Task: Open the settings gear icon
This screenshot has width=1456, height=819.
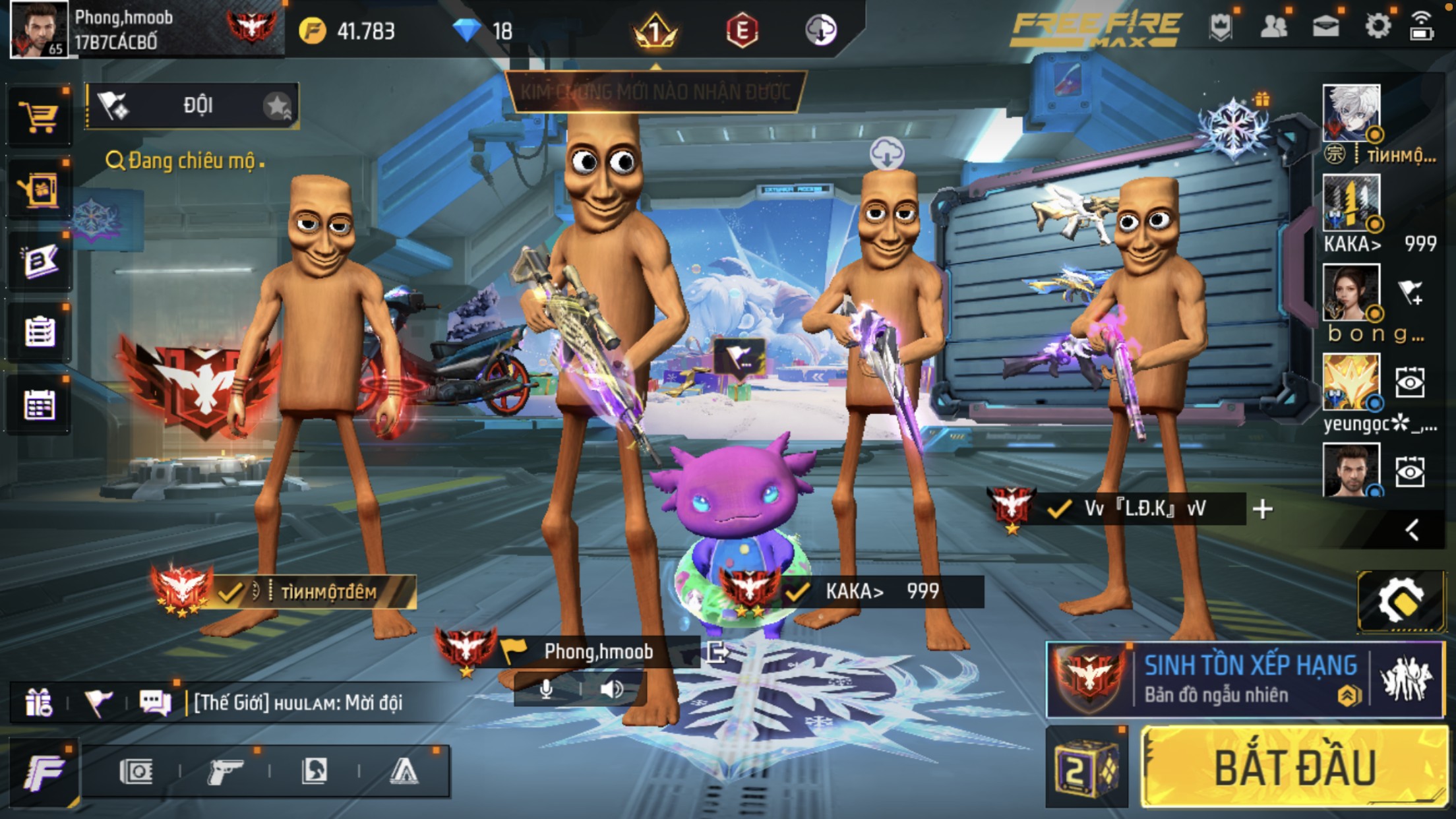Action: pyautogui.click(x=1377, y=28)
